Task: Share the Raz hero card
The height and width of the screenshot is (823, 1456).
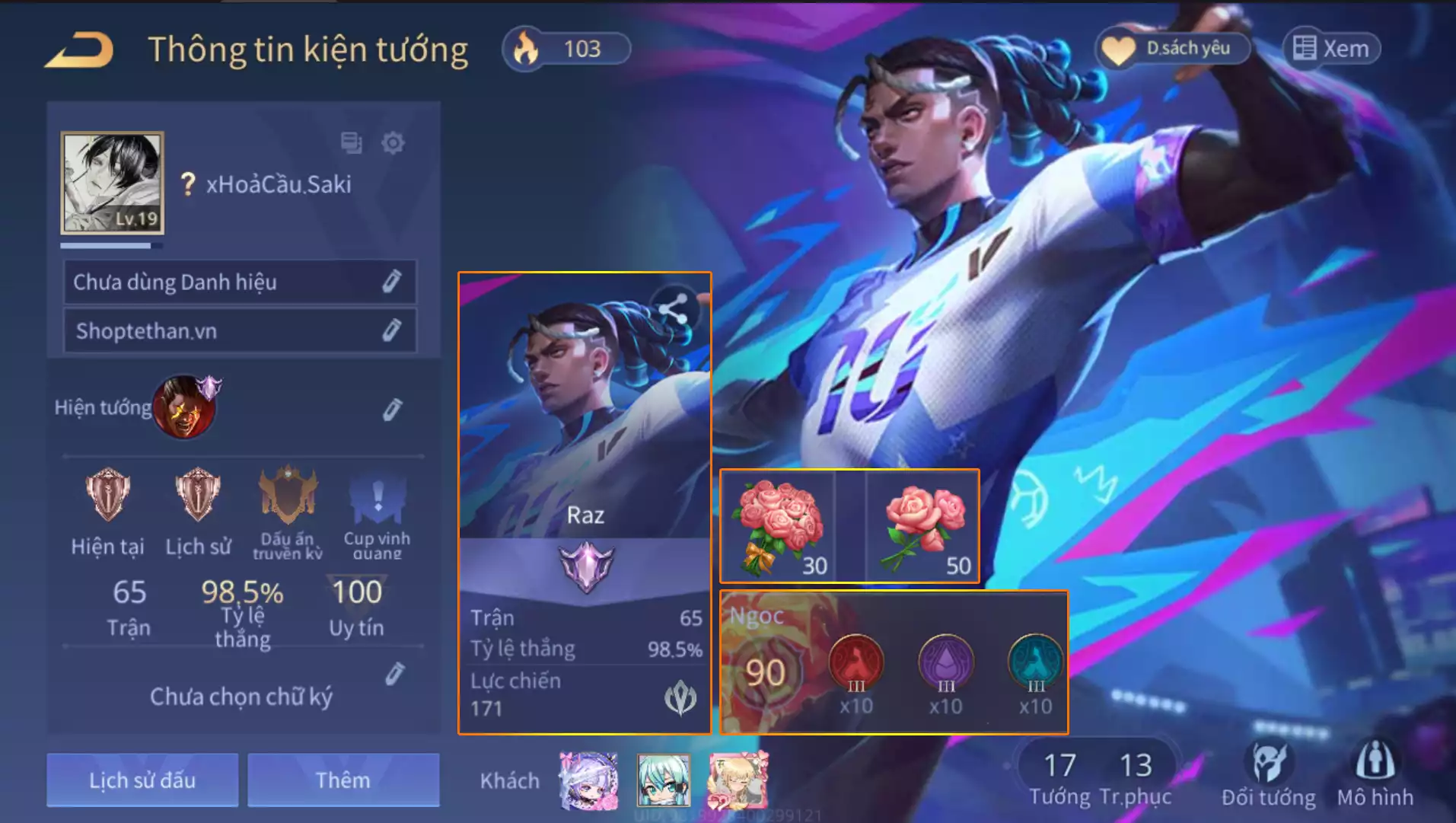Action: point(673,308)
